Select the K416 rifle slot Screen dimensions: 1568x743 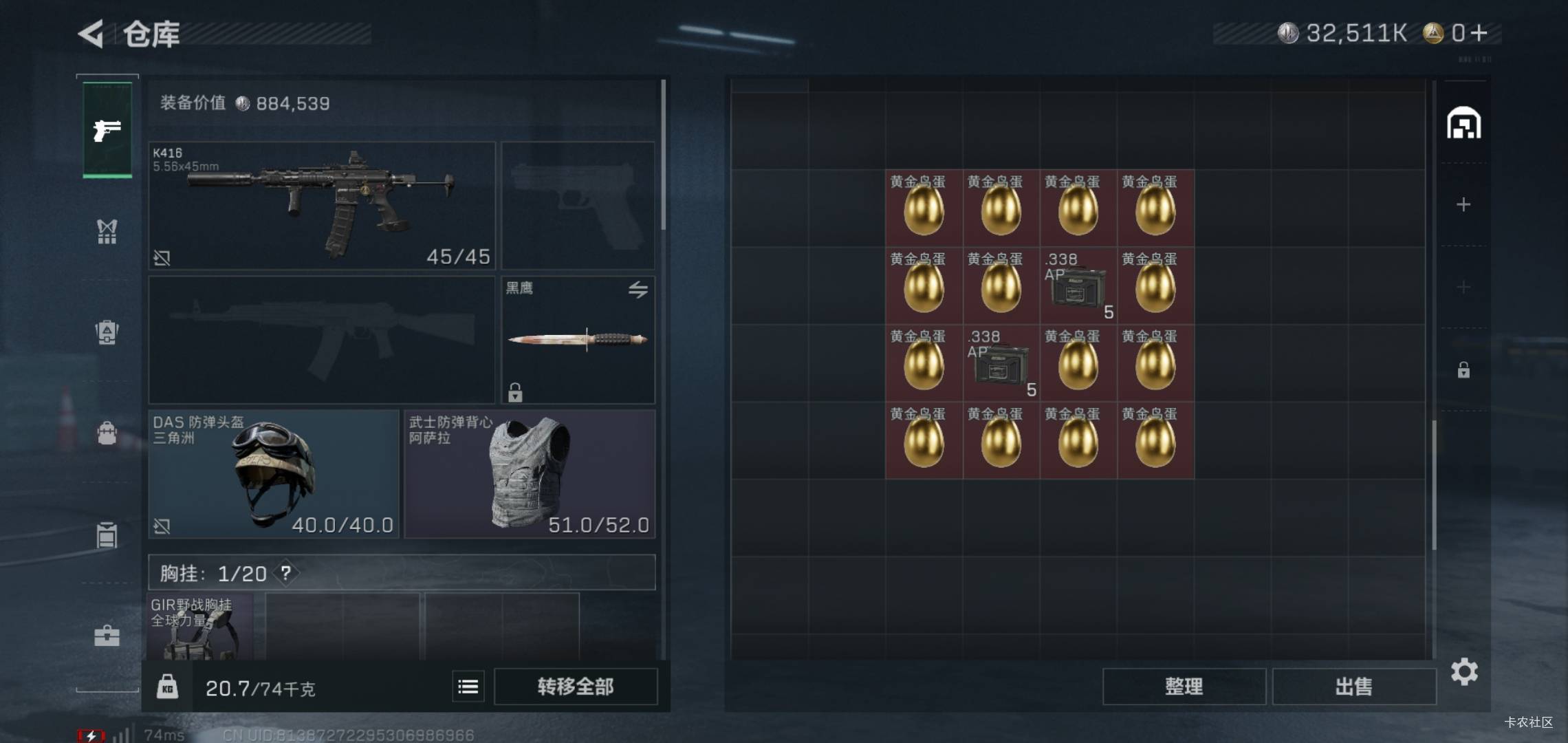pos(322,205)
